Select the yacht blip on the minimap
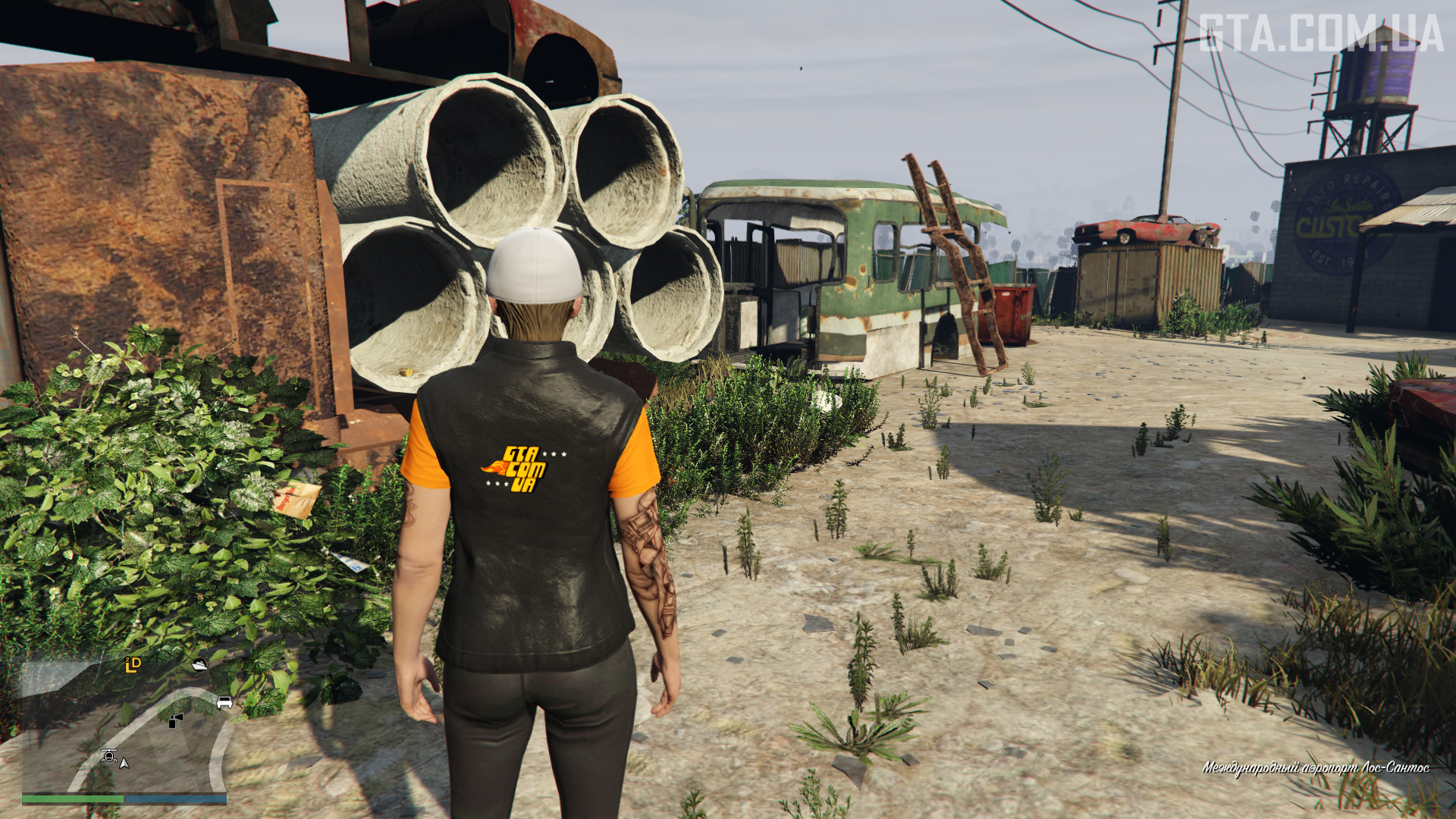 pos(199,665)
